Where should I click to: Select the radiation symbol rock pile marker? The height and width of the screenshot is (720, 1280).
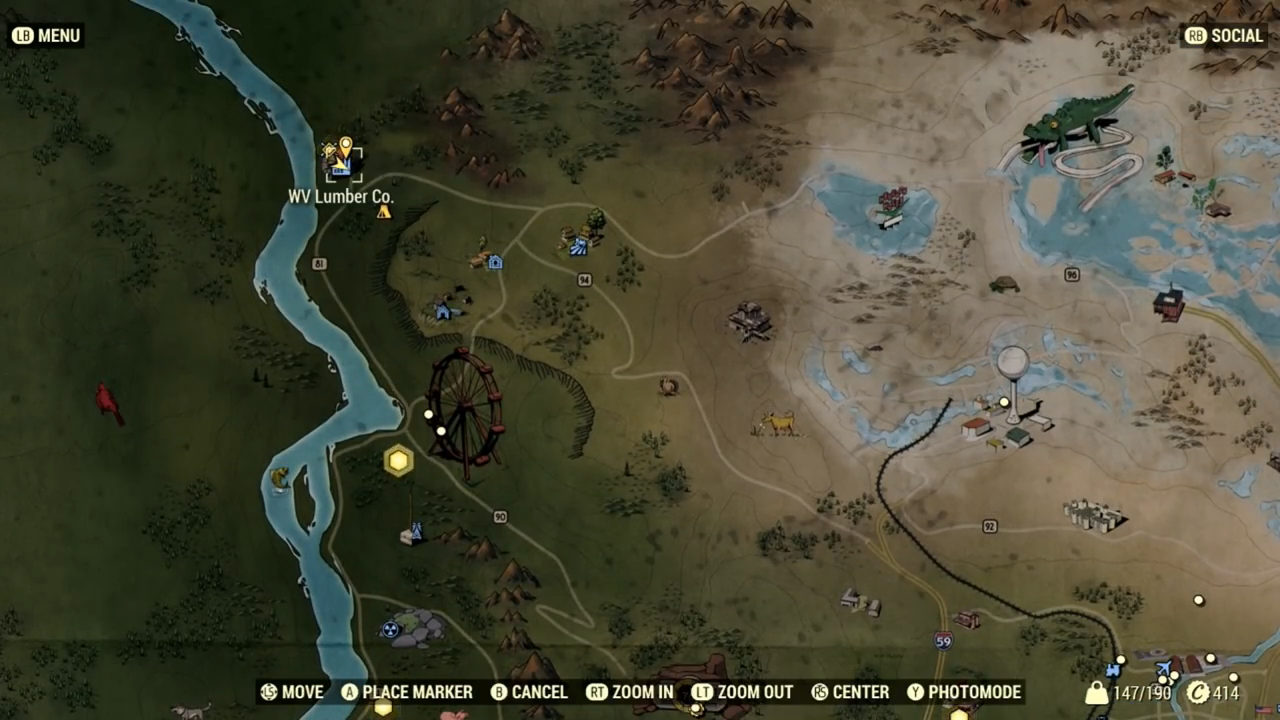point(411,628)
